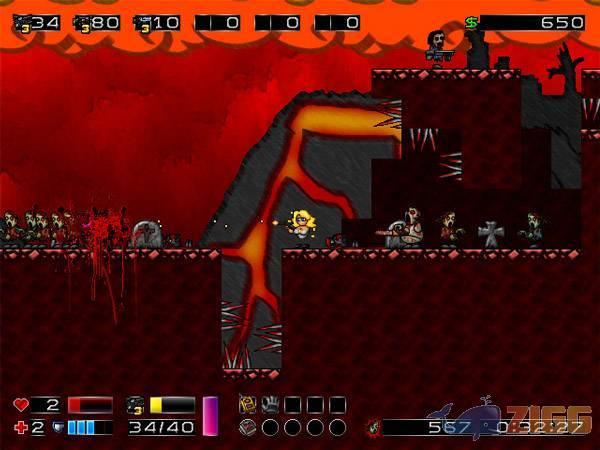Select the red round item below the yellow one
Screen dimensions: 600x450
[x=247, y=427]
